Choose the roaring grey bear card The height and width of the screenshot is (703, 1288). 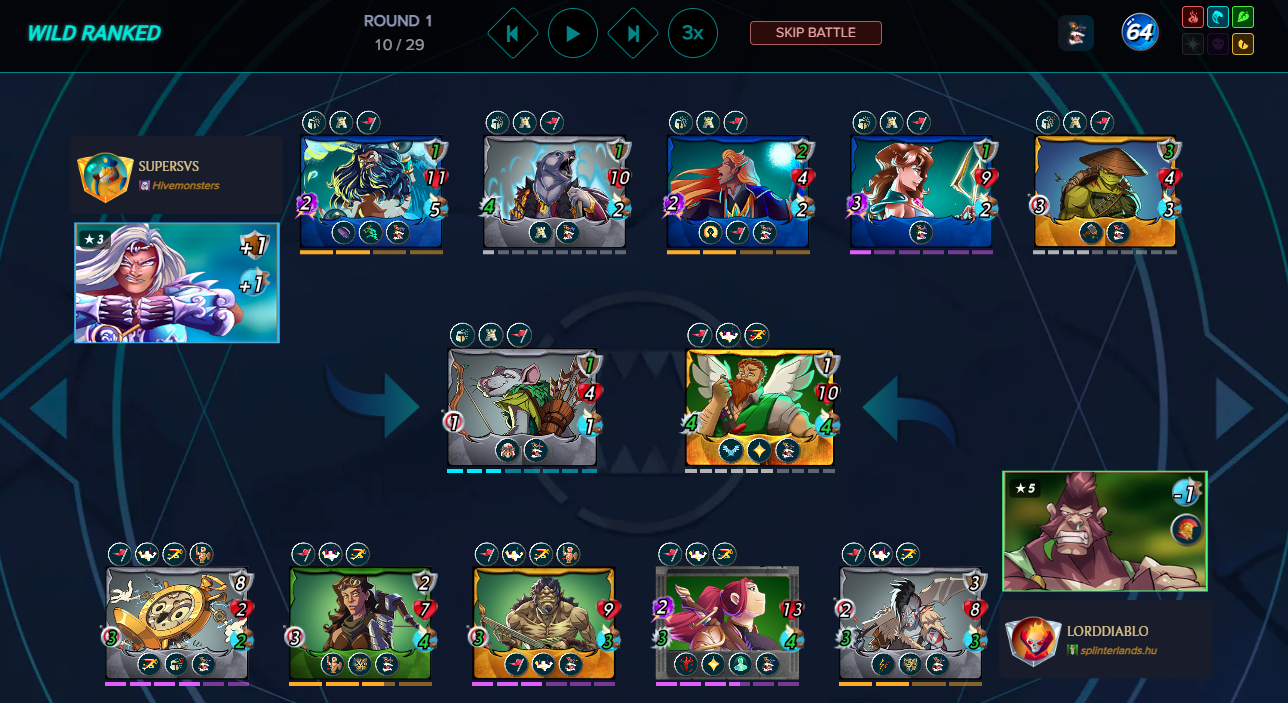point(555,192)
